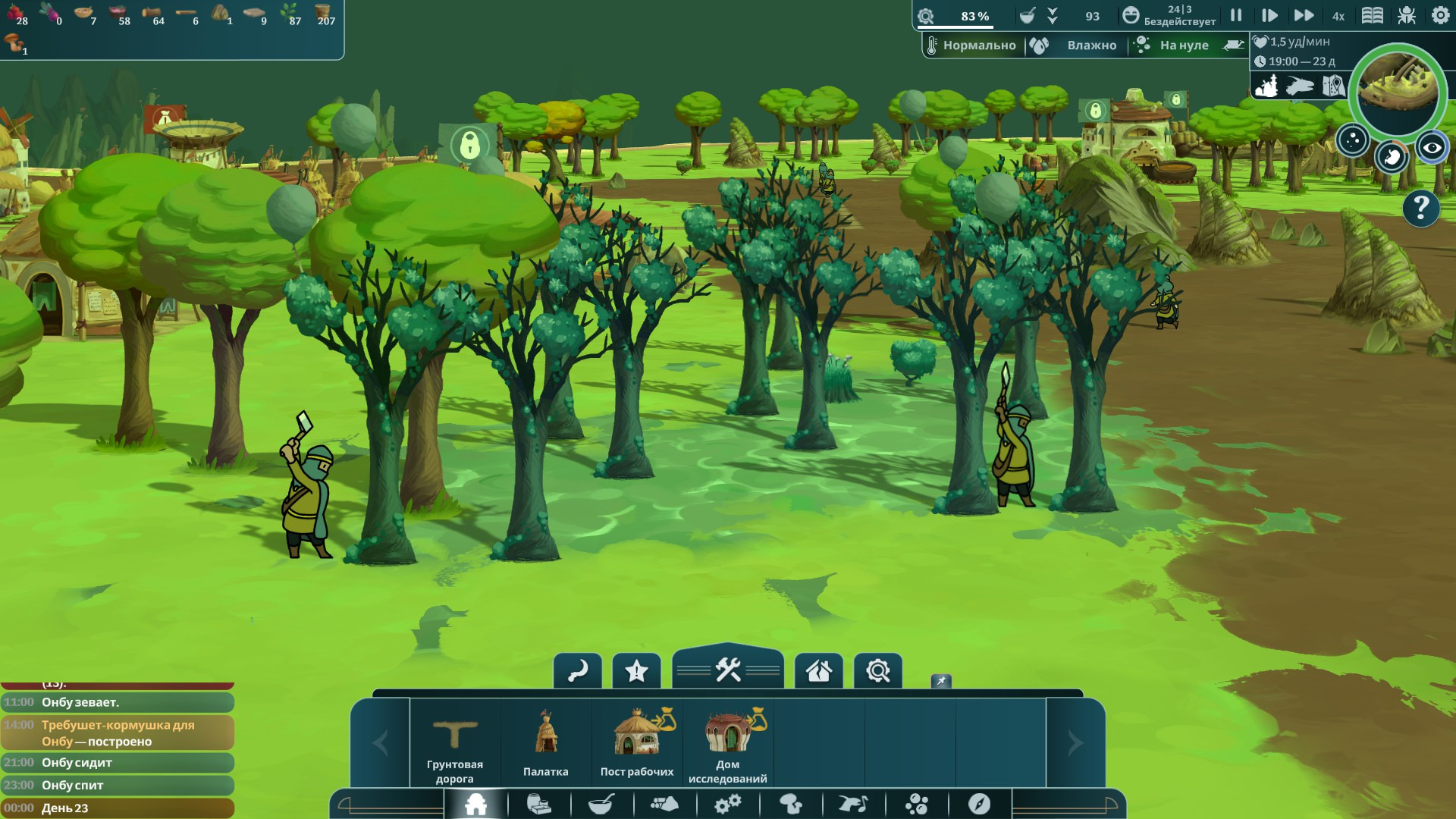This screenshot has width=1456, height=819.
Task: Open the encyclopedia book icon
Action: tap(1373, 15)
